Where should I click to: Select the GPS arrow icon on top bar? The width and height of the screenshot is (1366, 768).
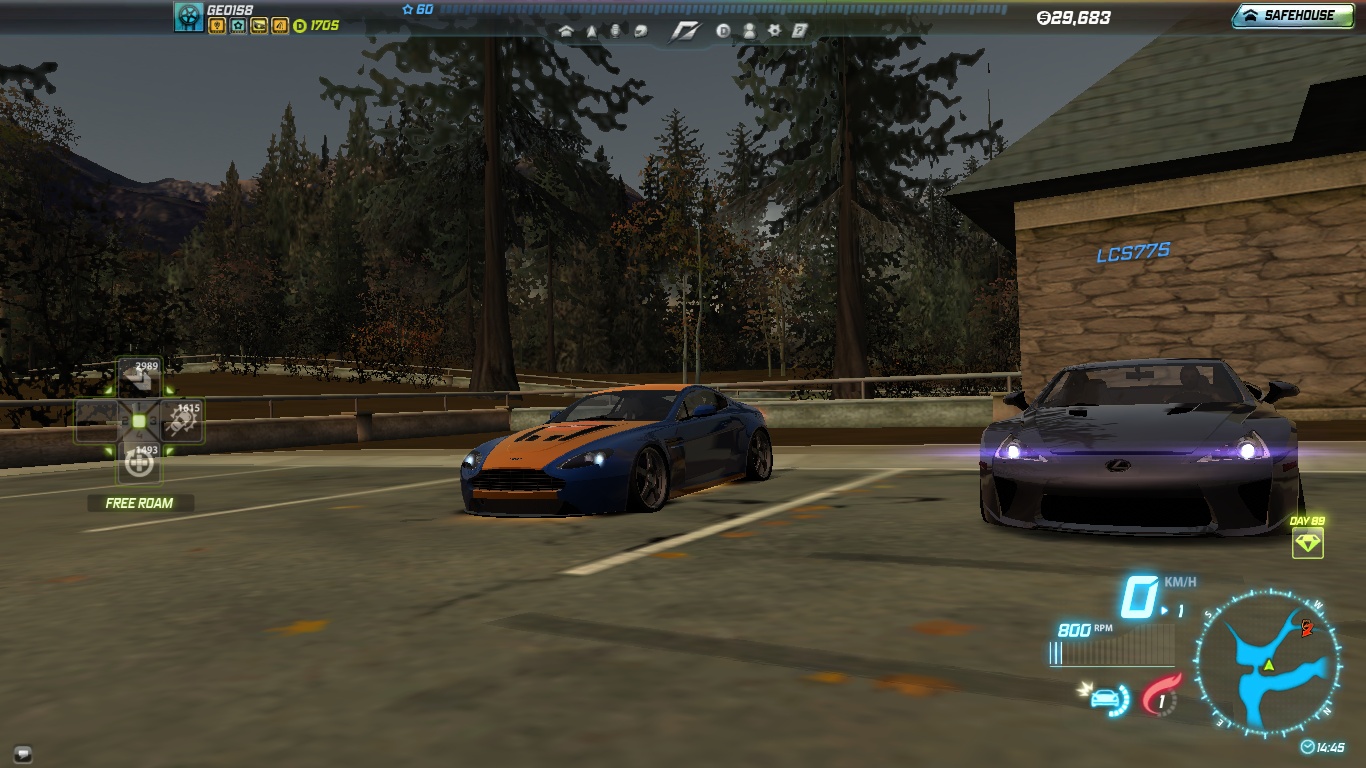[x=592, y=31]
